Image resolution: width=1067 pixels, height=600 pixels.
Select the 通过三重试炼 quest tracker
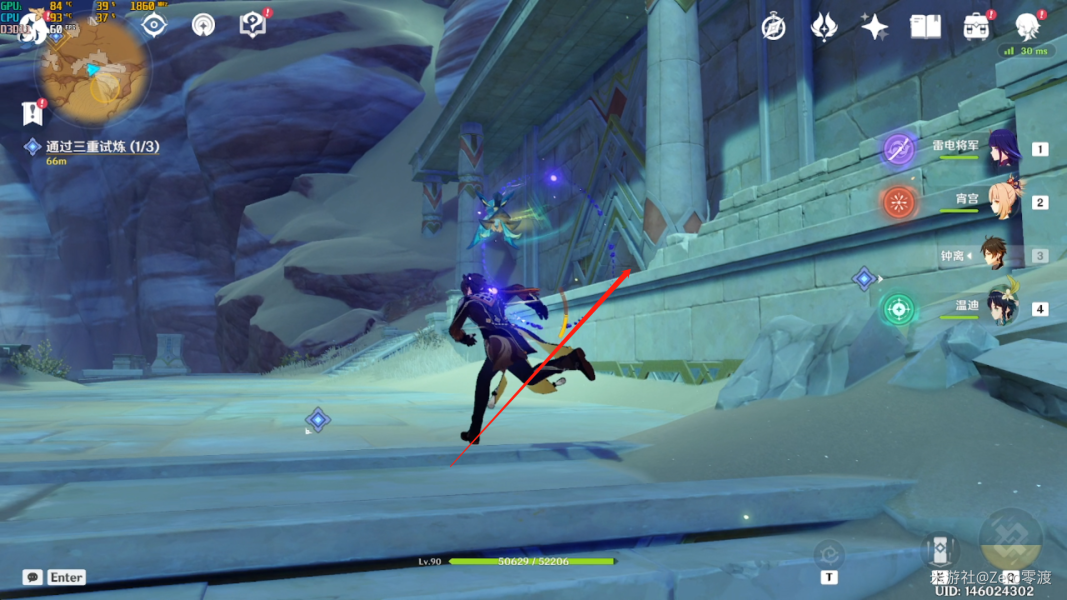pos(102,147)
